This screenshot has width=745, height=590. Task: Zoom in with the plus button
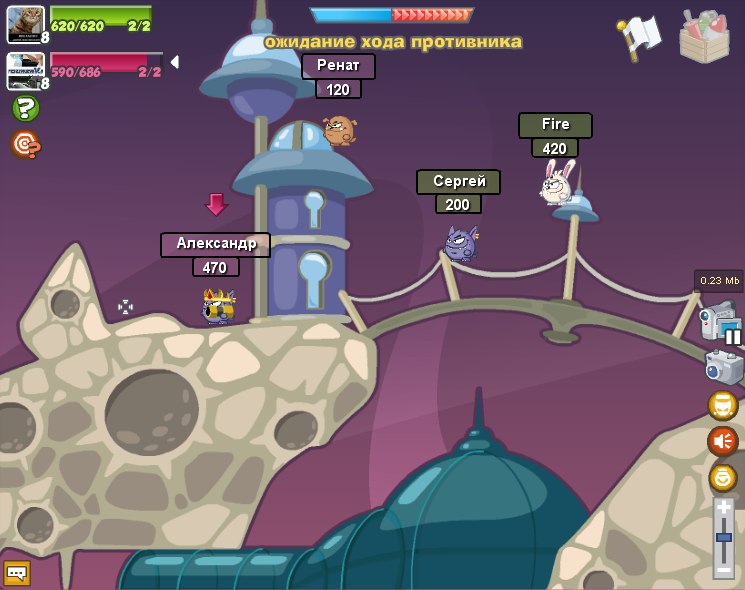723,508
